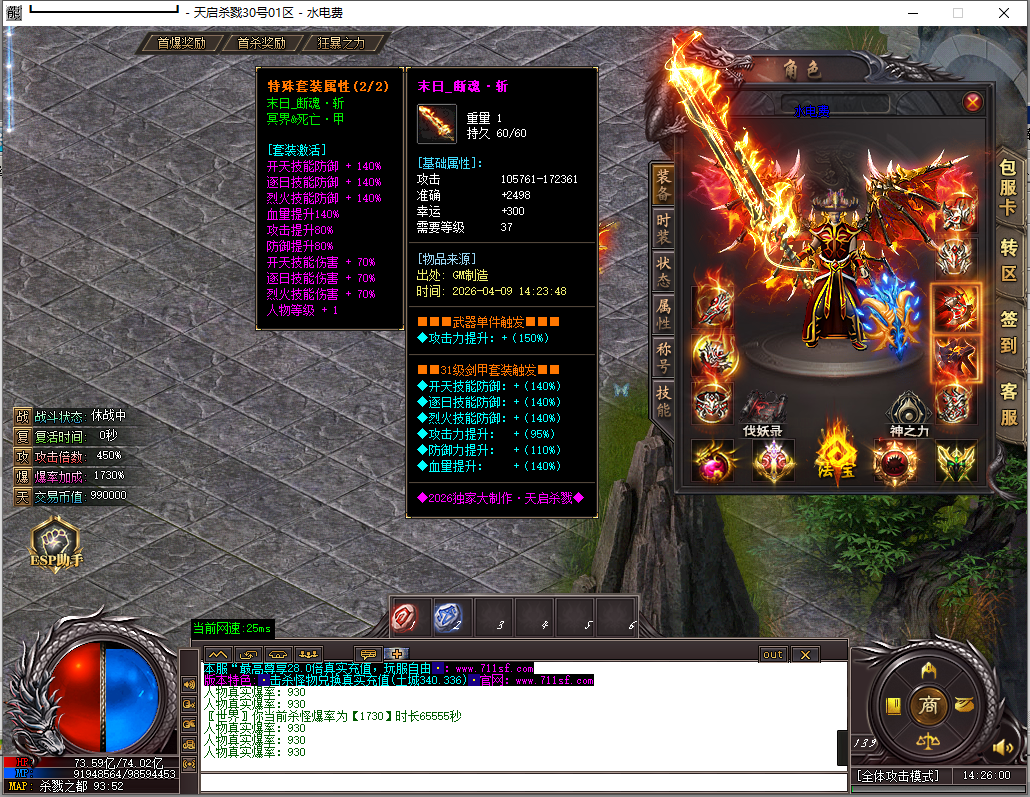Click the chat text input field
This screenshot has width=1030, height=797.
[x=520, y=782]
